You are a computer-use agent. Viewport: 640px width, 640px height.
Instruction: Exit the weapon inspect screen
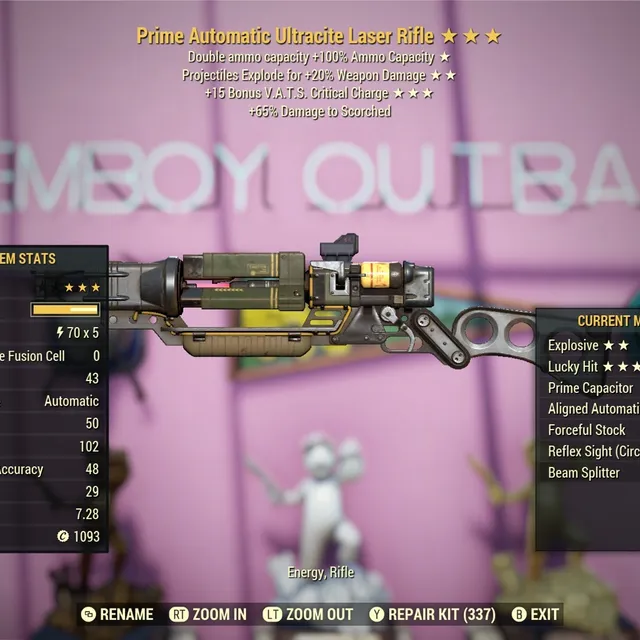(536, 614)
